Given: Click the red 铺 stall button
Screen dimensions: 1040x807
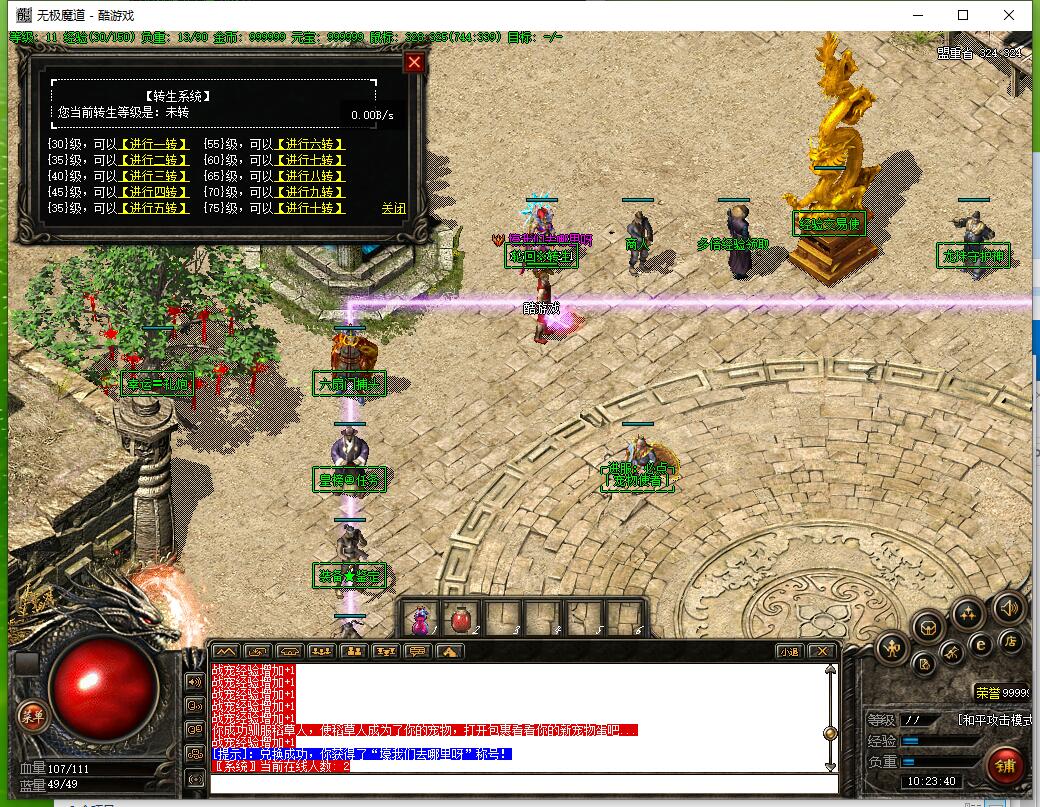Looking at the screenshot, I should pyautogui.click(x=1005, y=765).
